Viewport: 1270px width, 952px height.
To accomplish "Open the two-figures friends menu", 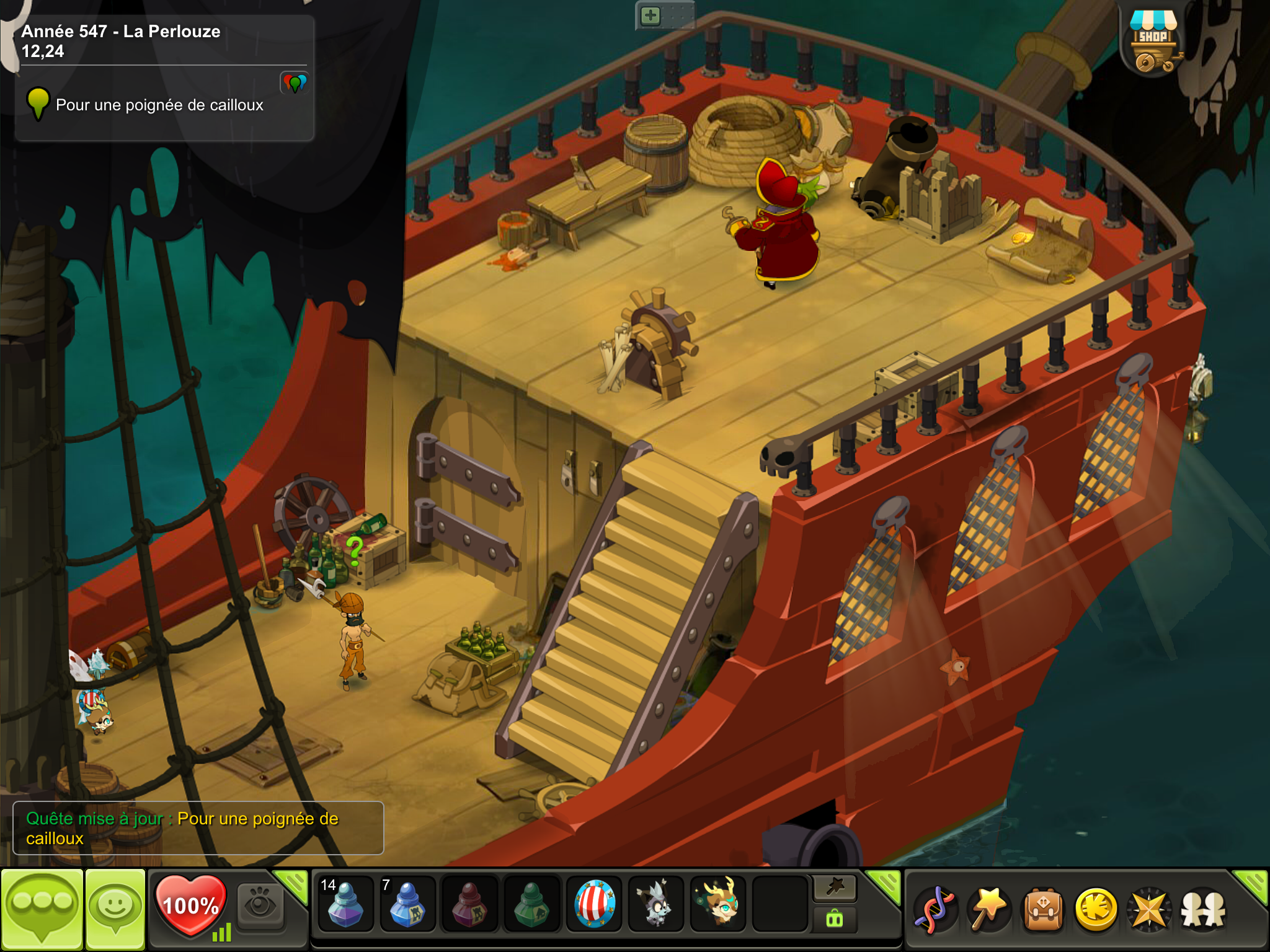I will pos(1202,909).
